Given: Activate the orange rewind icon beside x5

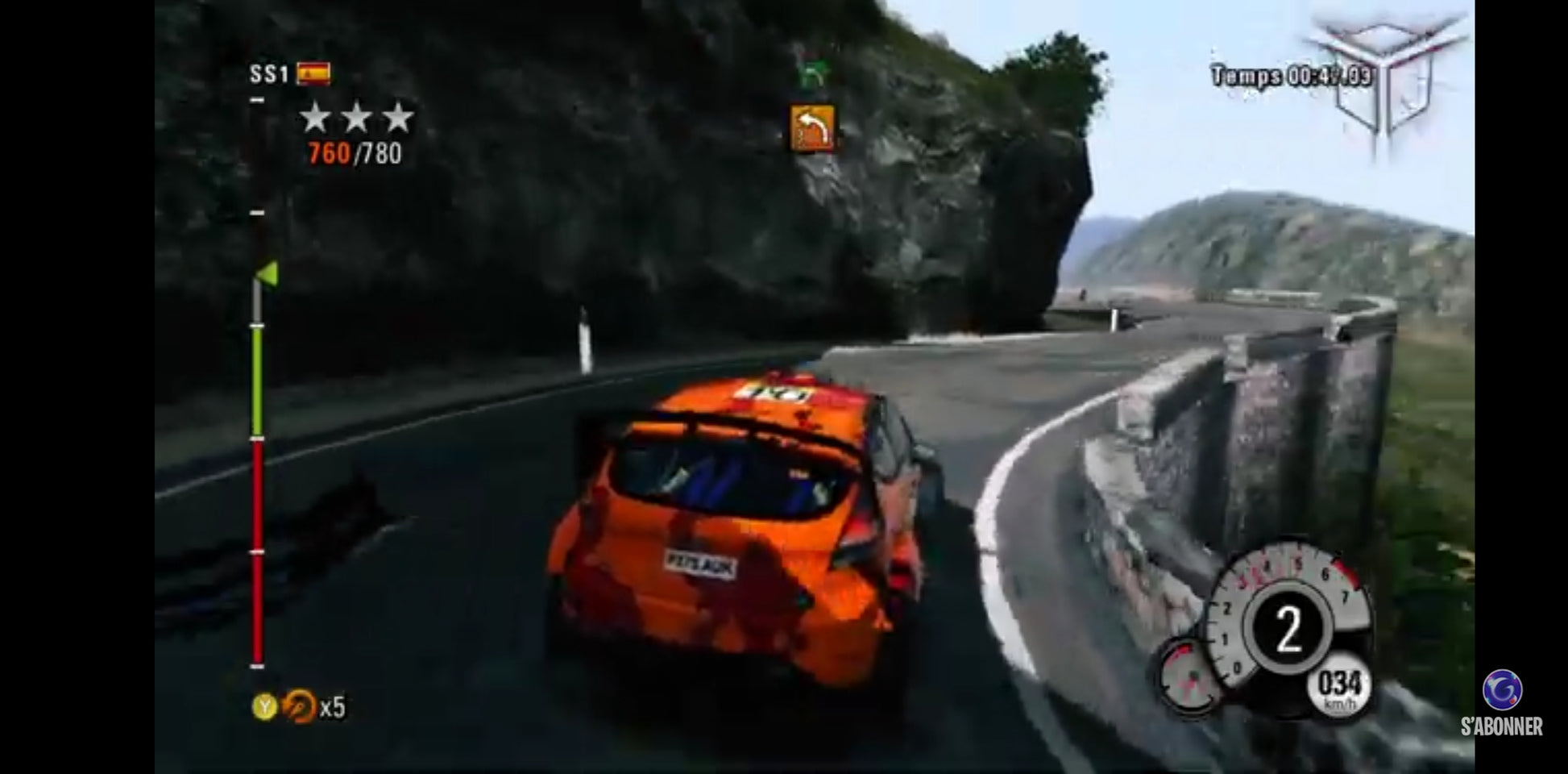Looking at the screenshot, I should pos(300,706).
